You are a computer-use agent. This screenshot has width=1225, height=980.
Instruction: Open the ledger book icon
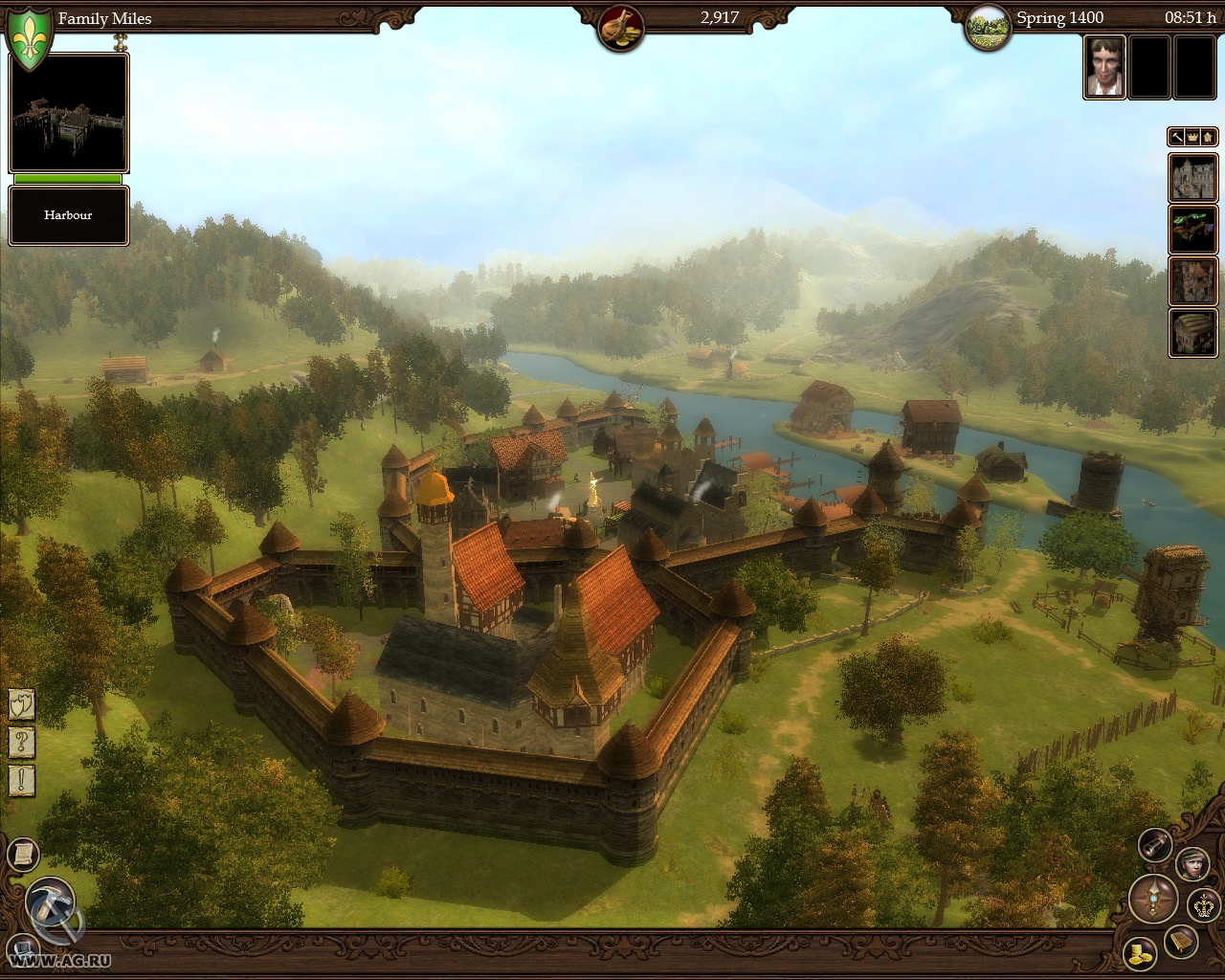1181,942
